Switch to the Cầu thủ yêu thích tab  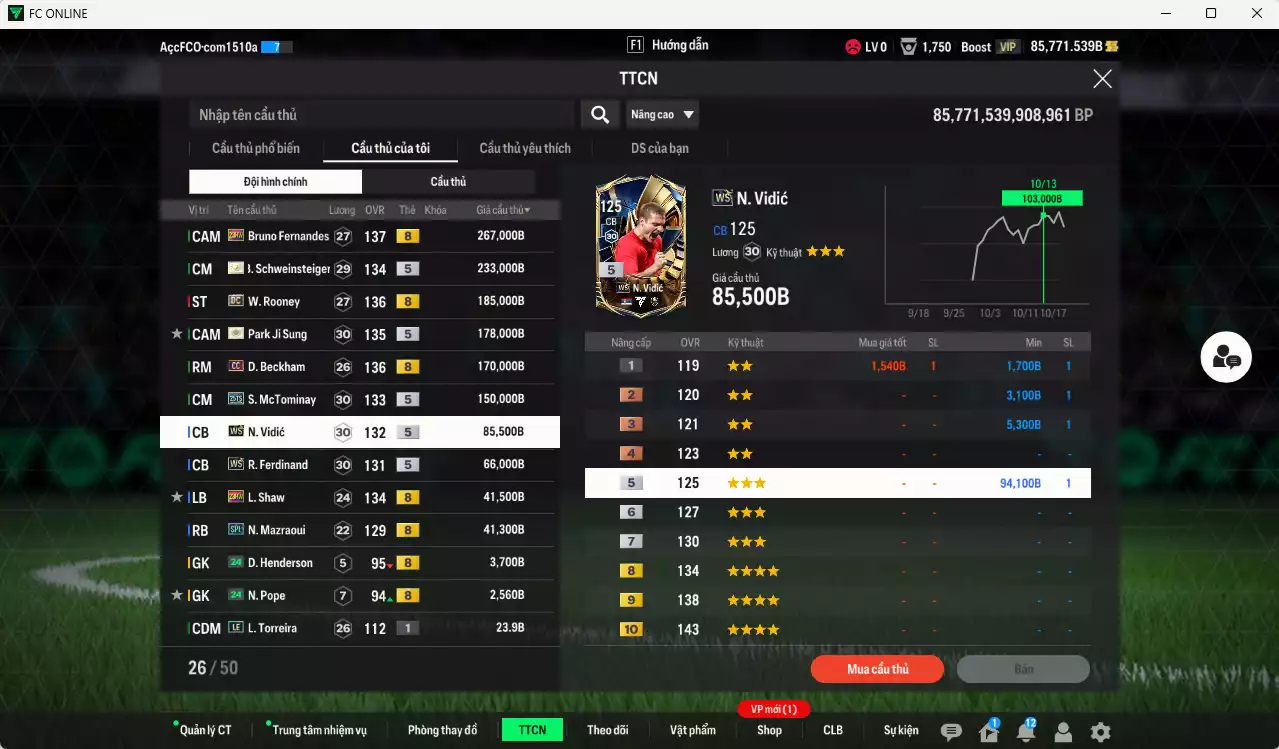coord(525,148)
